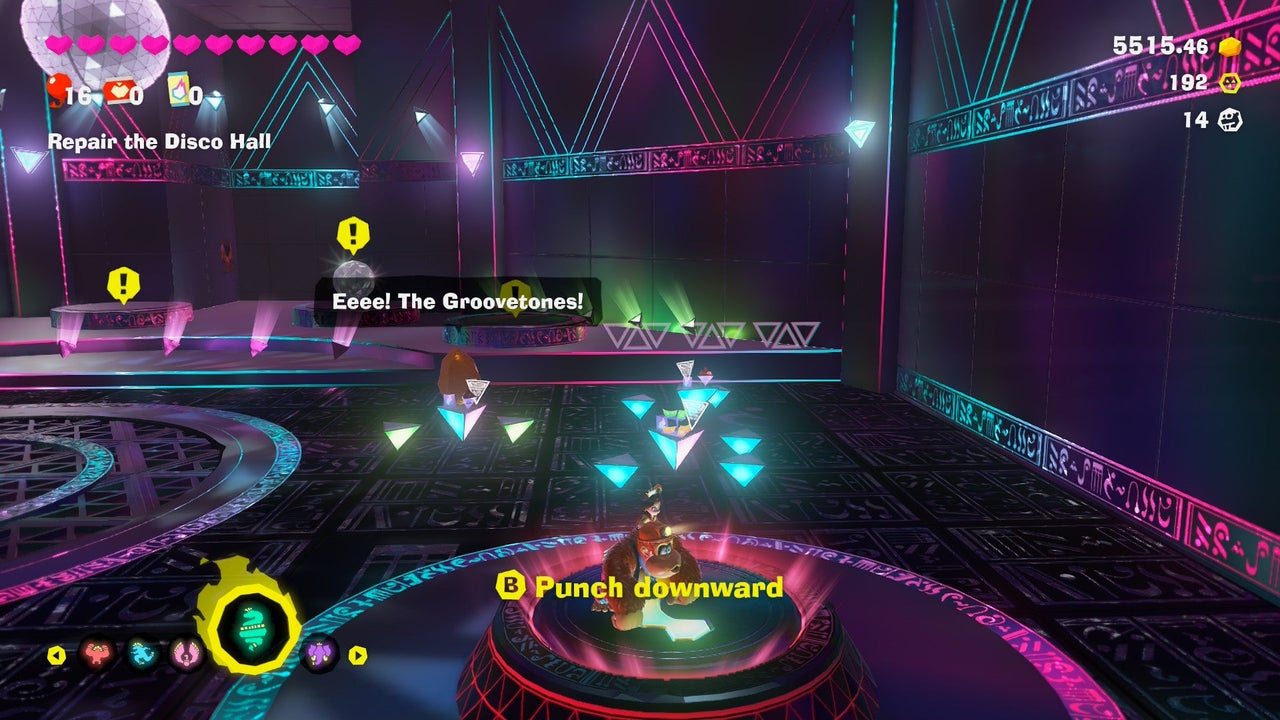Select the red apple juice item icon

pos(118,92)
